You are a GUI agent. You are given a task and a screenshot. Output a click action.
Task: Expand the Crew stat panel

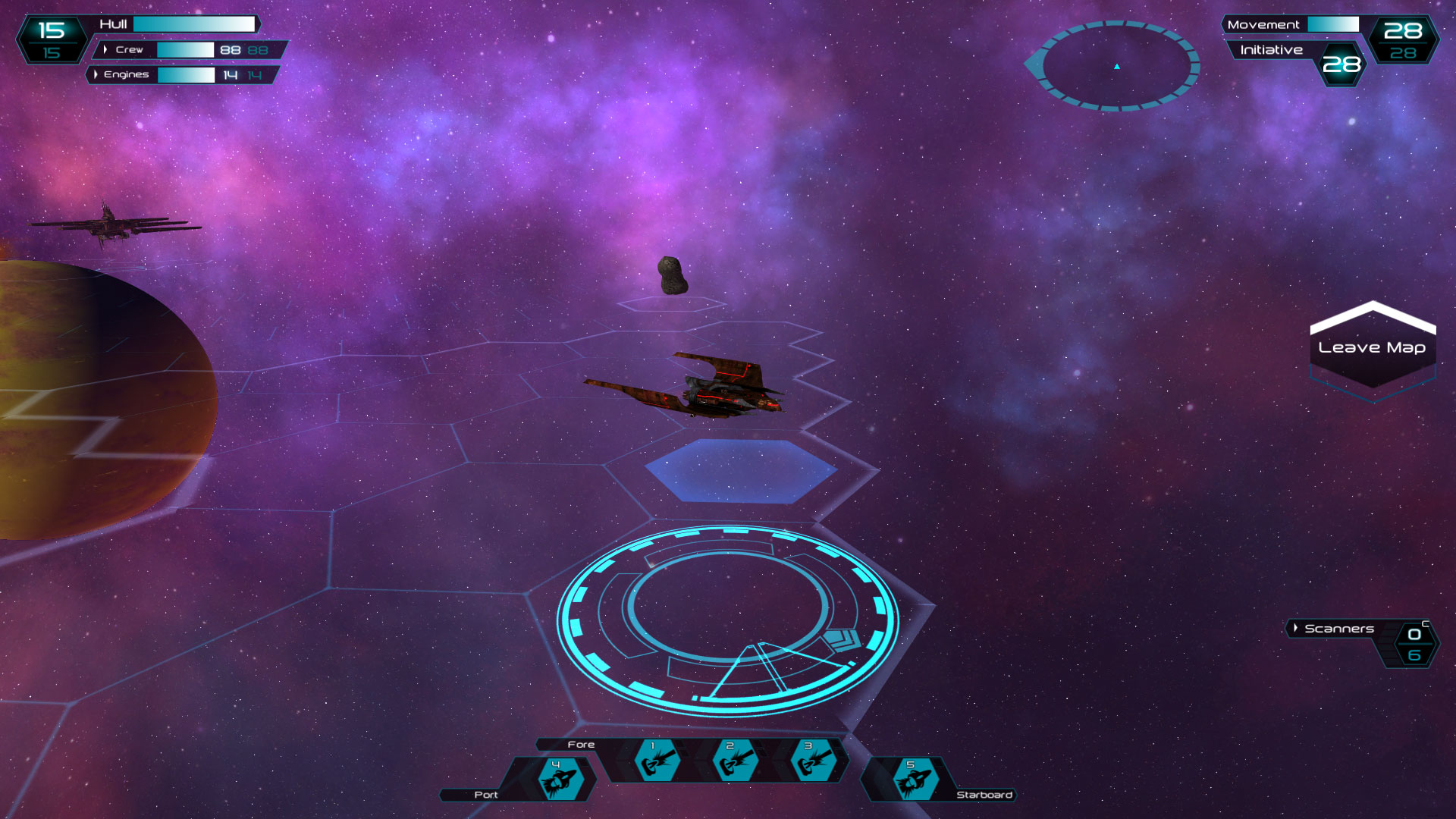pyautogui.click(x=106, y=49)
